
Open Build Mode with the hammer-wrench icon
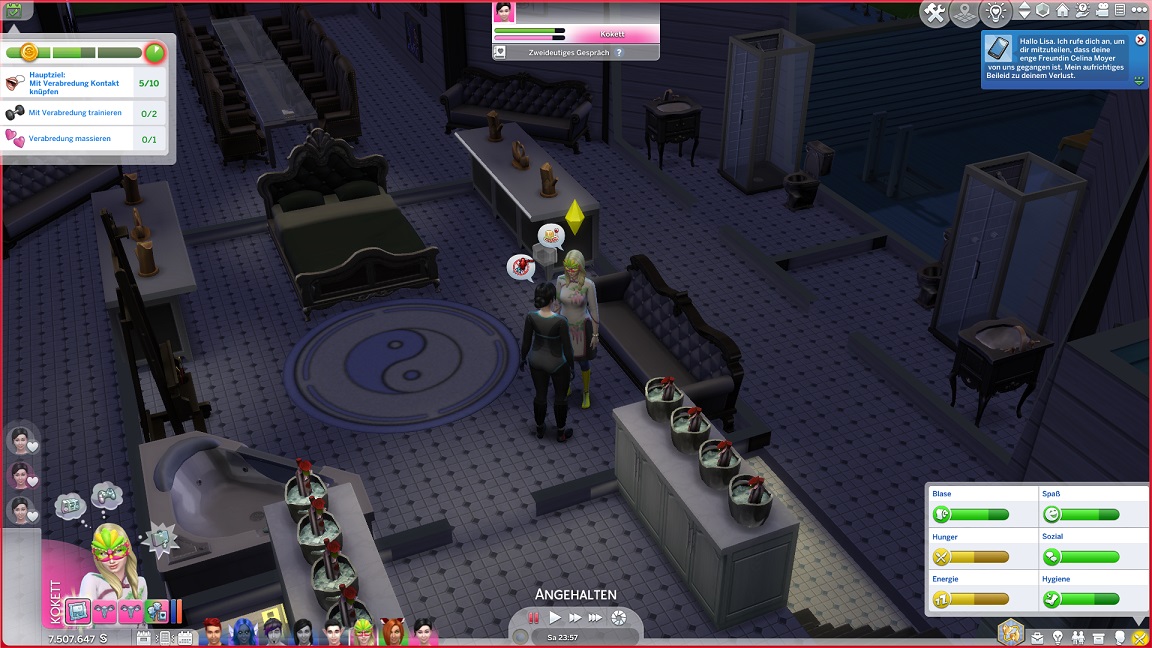point(935,13)
